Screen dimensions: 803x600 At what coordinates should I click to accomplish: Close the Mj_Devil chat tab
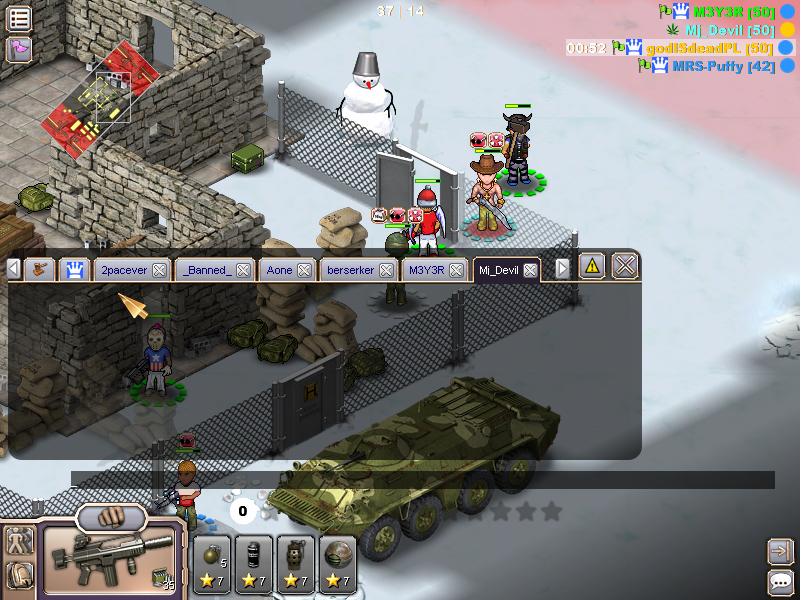point(530,270)
